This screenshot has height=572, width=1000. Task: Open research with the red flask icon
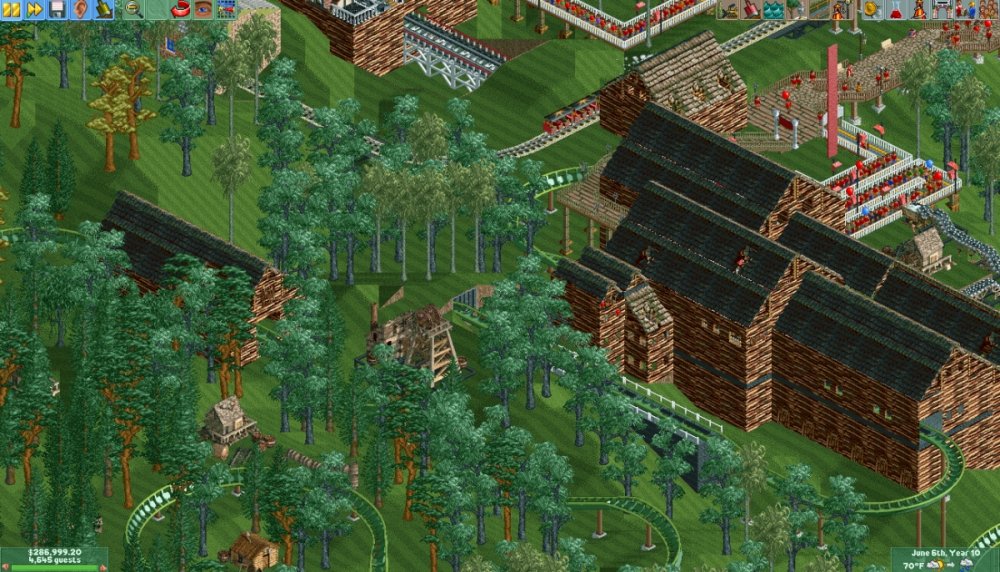(x=896, y=9)
